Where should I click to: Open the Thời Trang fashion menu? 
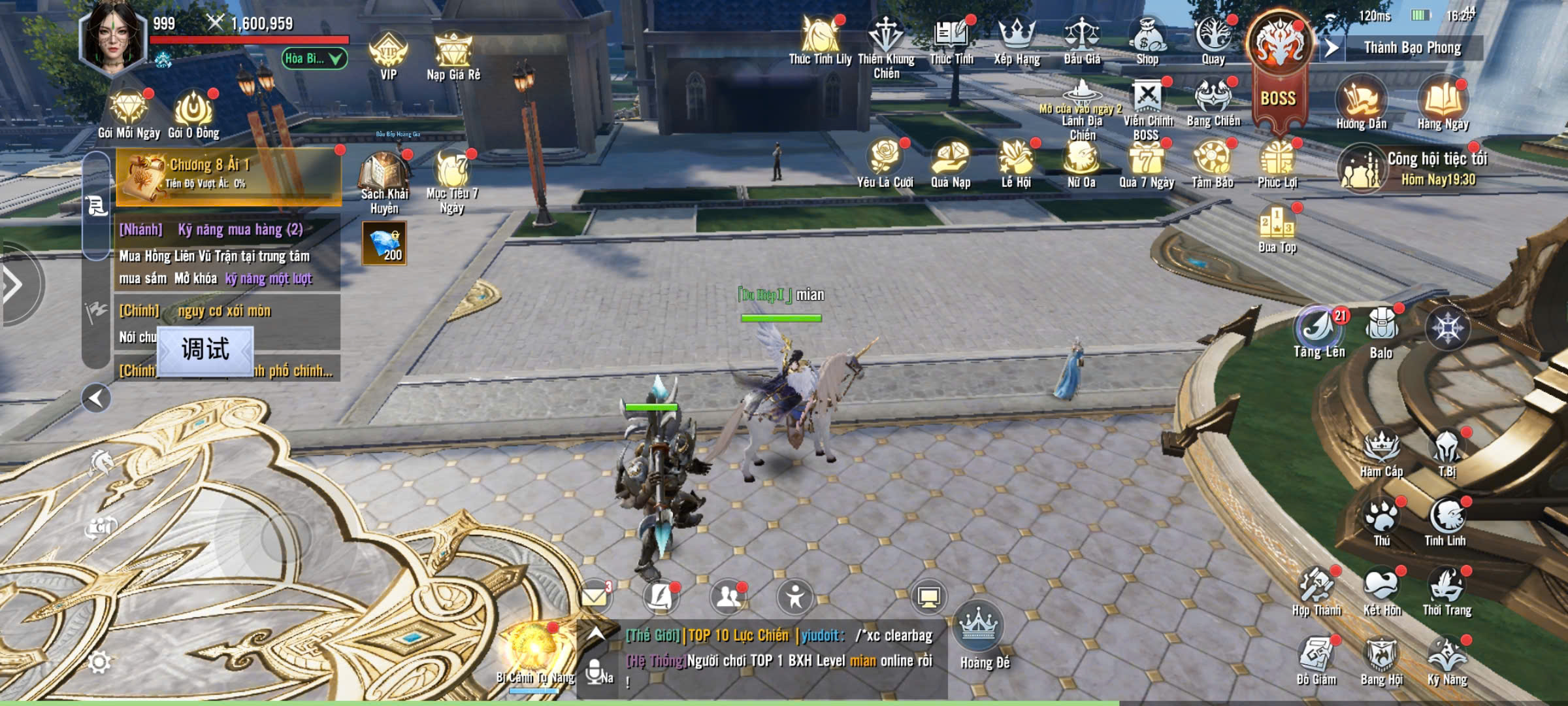tap(1447, 590)
